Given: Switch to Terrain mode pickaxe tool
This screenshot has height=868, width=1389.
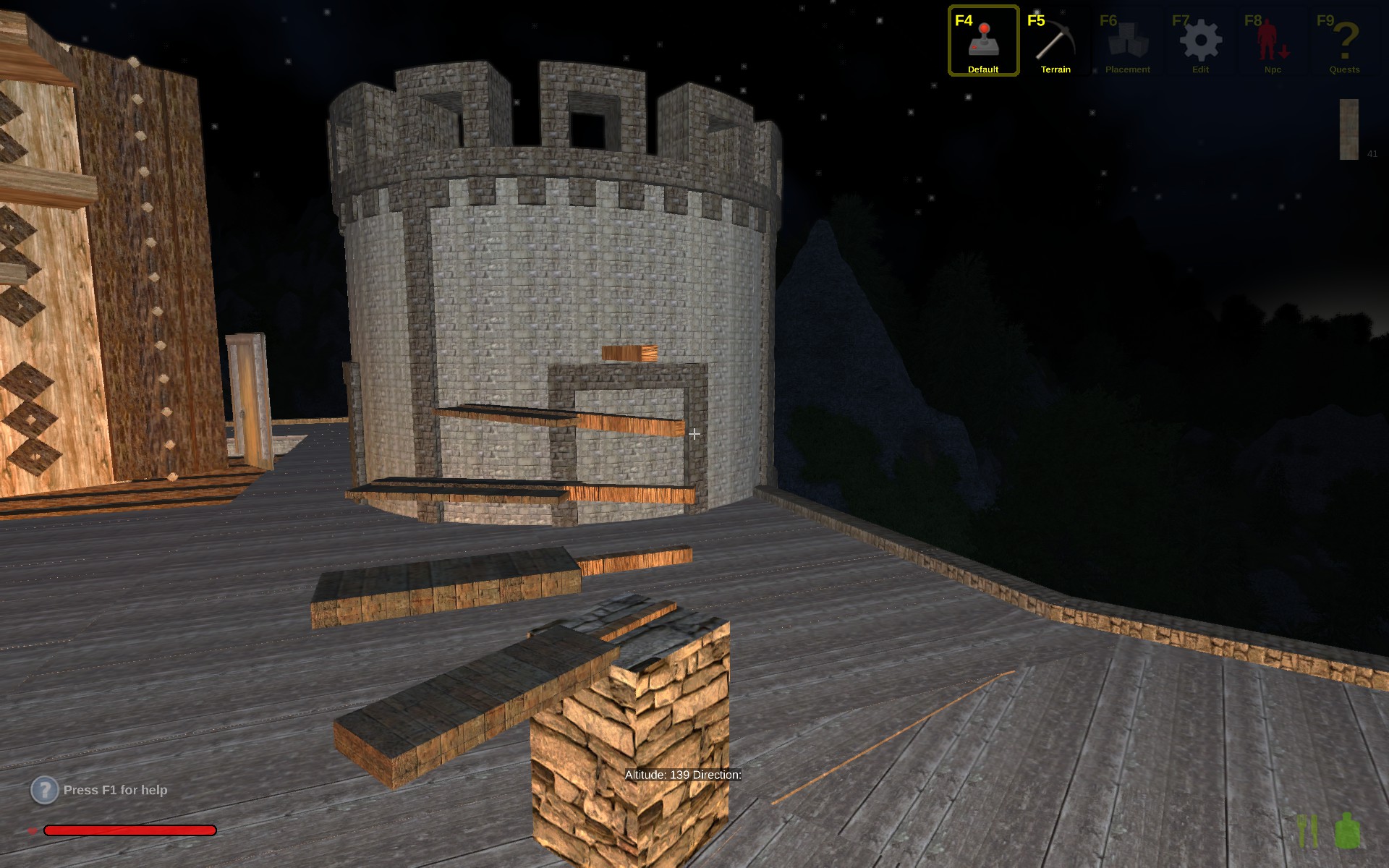Looking at the screenshot, I should (1055, 41).
